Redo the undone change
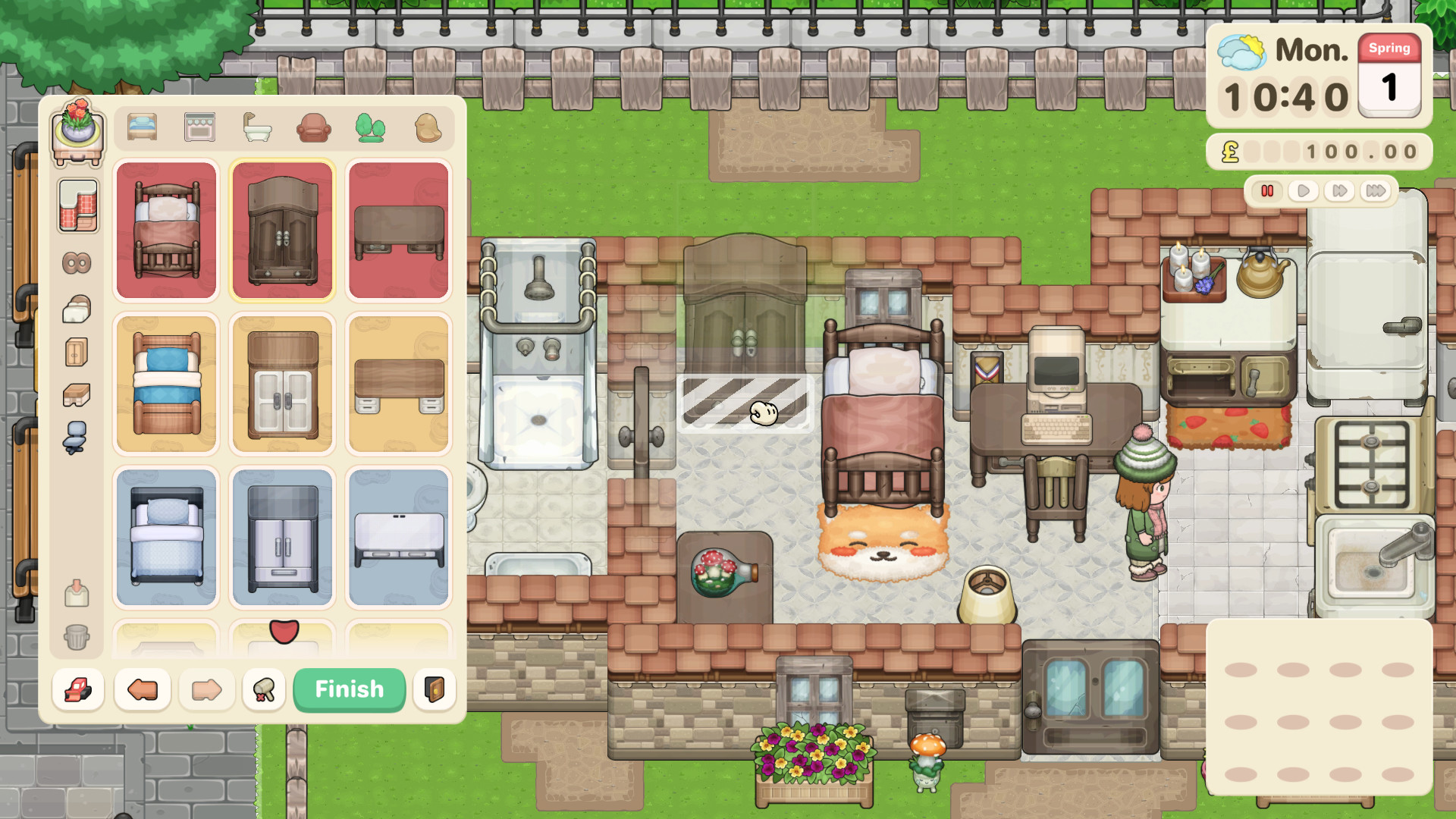 coord(206,689)
